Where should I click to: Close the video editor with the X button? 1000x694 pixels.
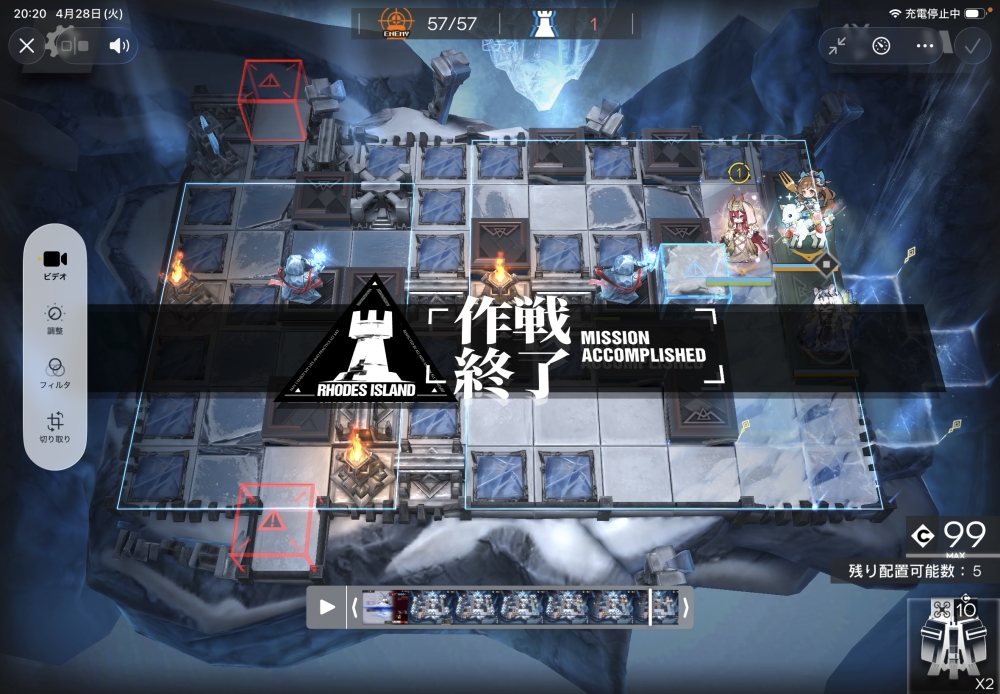point(27,45)
